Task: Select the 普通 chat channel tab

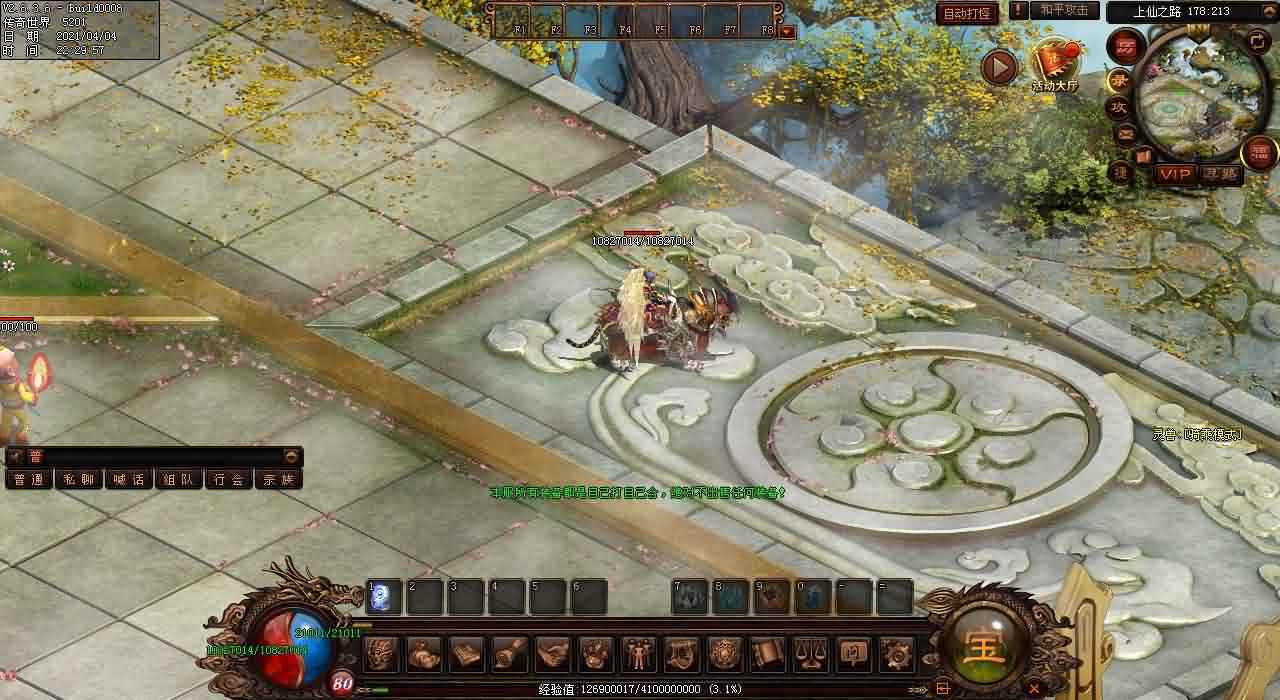Action: click(29, 479)
